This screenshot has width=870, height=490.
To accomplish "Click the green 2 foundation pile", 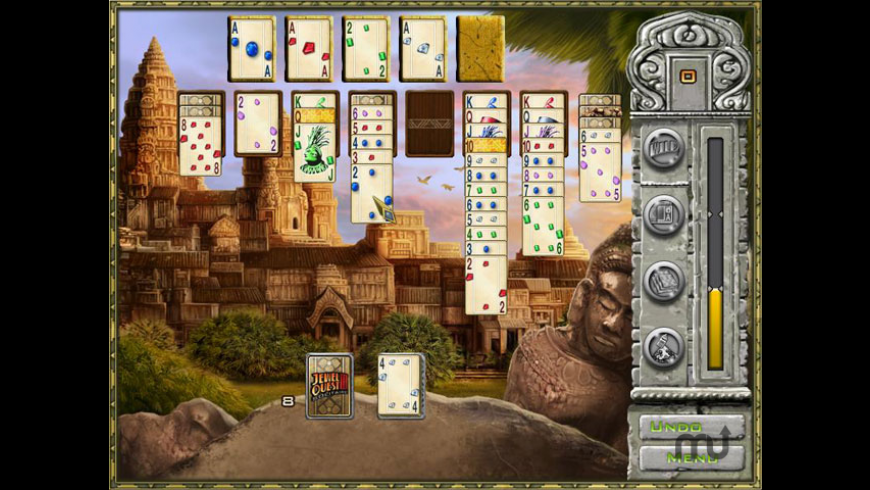I will coord(365,48).
